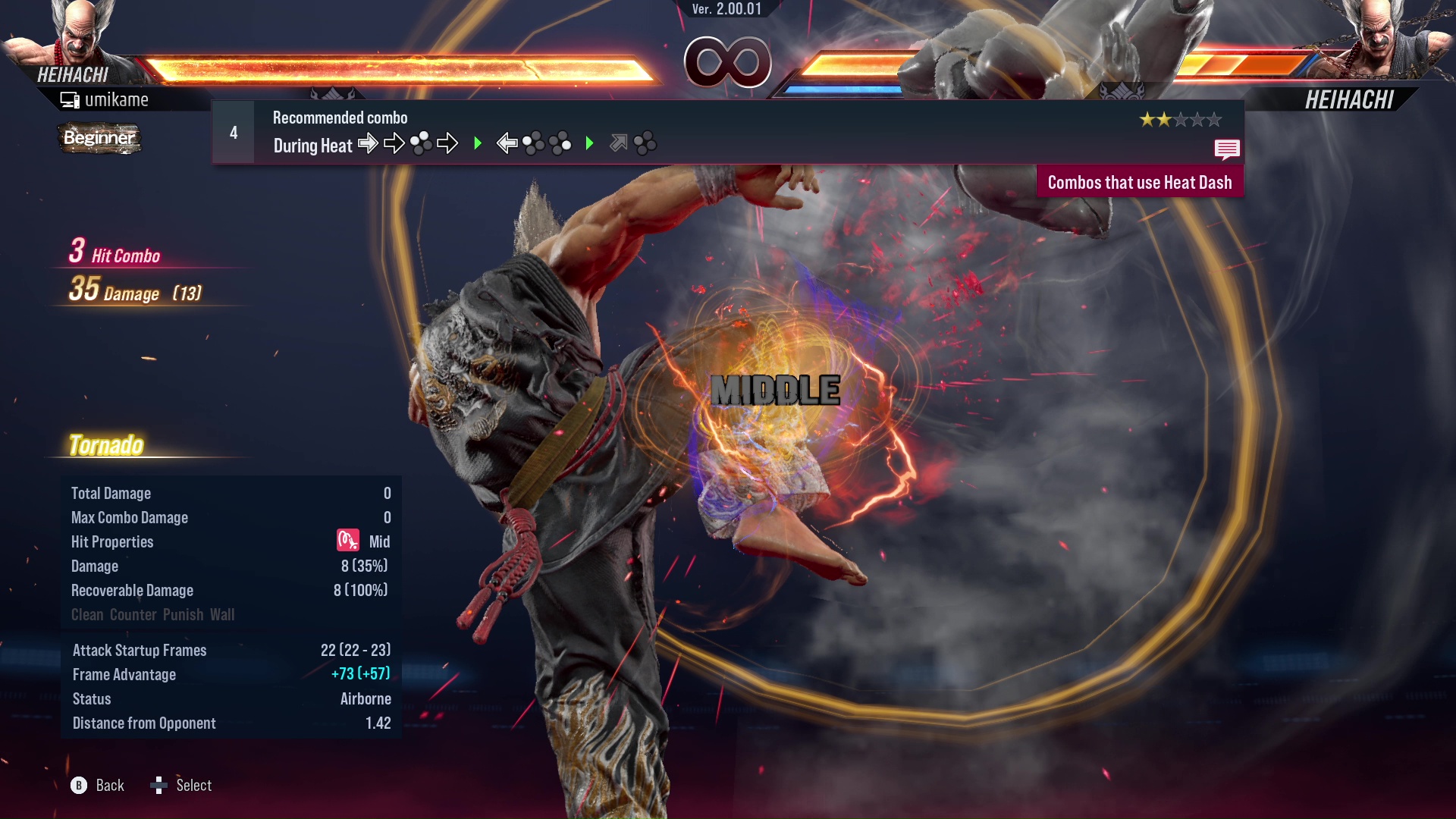Open the pink speech bubble comment icon
The width and height of the screenshot is (1456, 819).
pyautogui.click(x=1226, y=149)
